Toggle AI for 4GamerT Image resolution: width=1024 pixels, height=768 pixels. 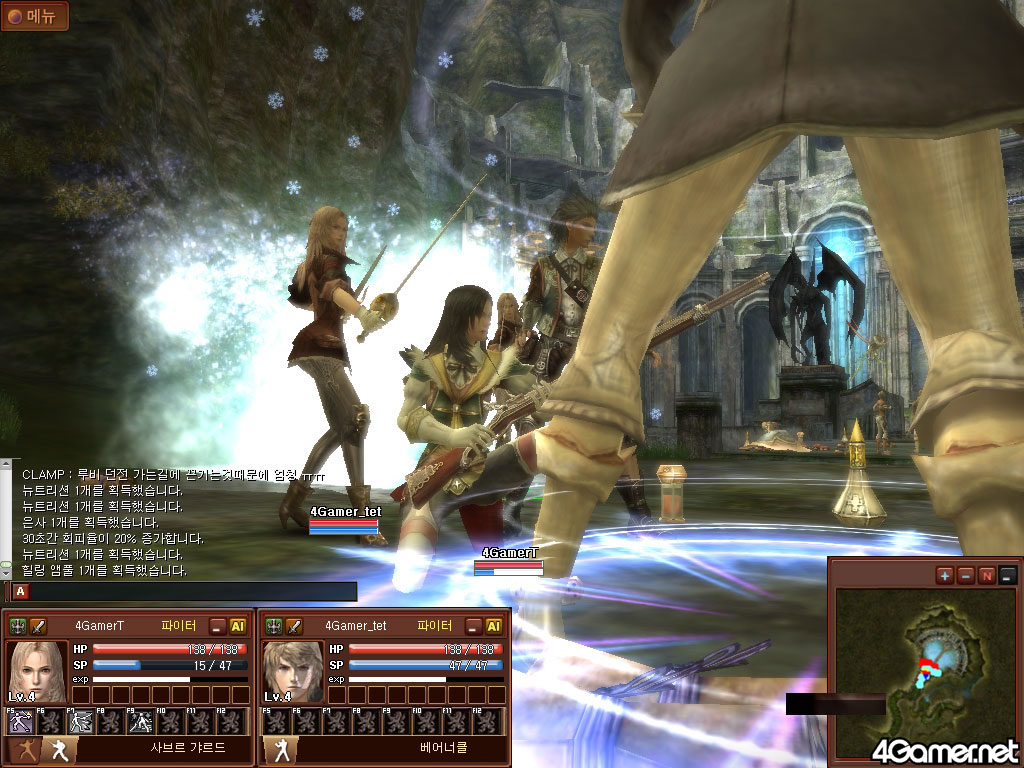pos(238,626)
